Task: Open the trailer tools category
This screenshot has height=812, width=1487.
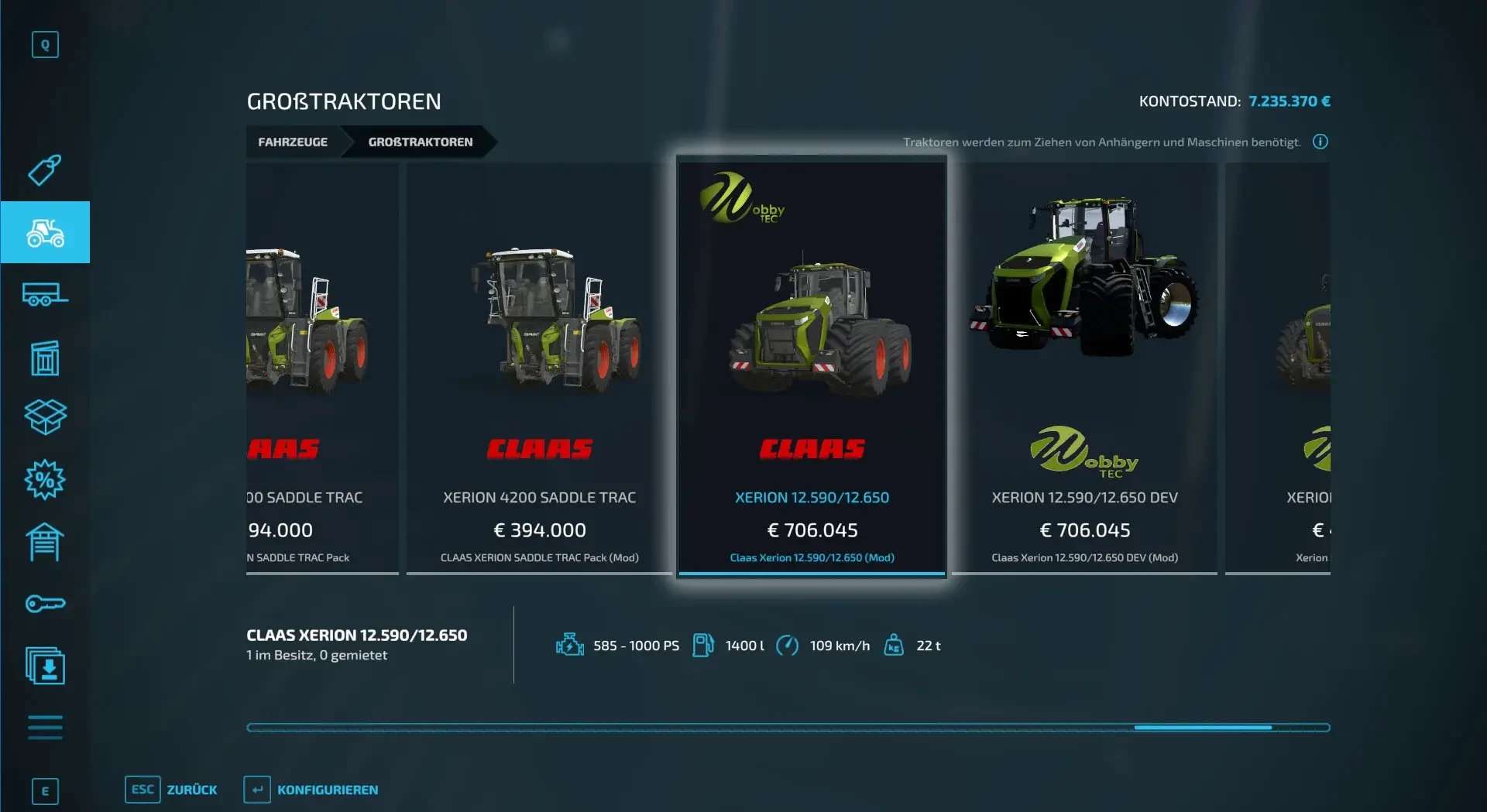Action: (45, 295)
